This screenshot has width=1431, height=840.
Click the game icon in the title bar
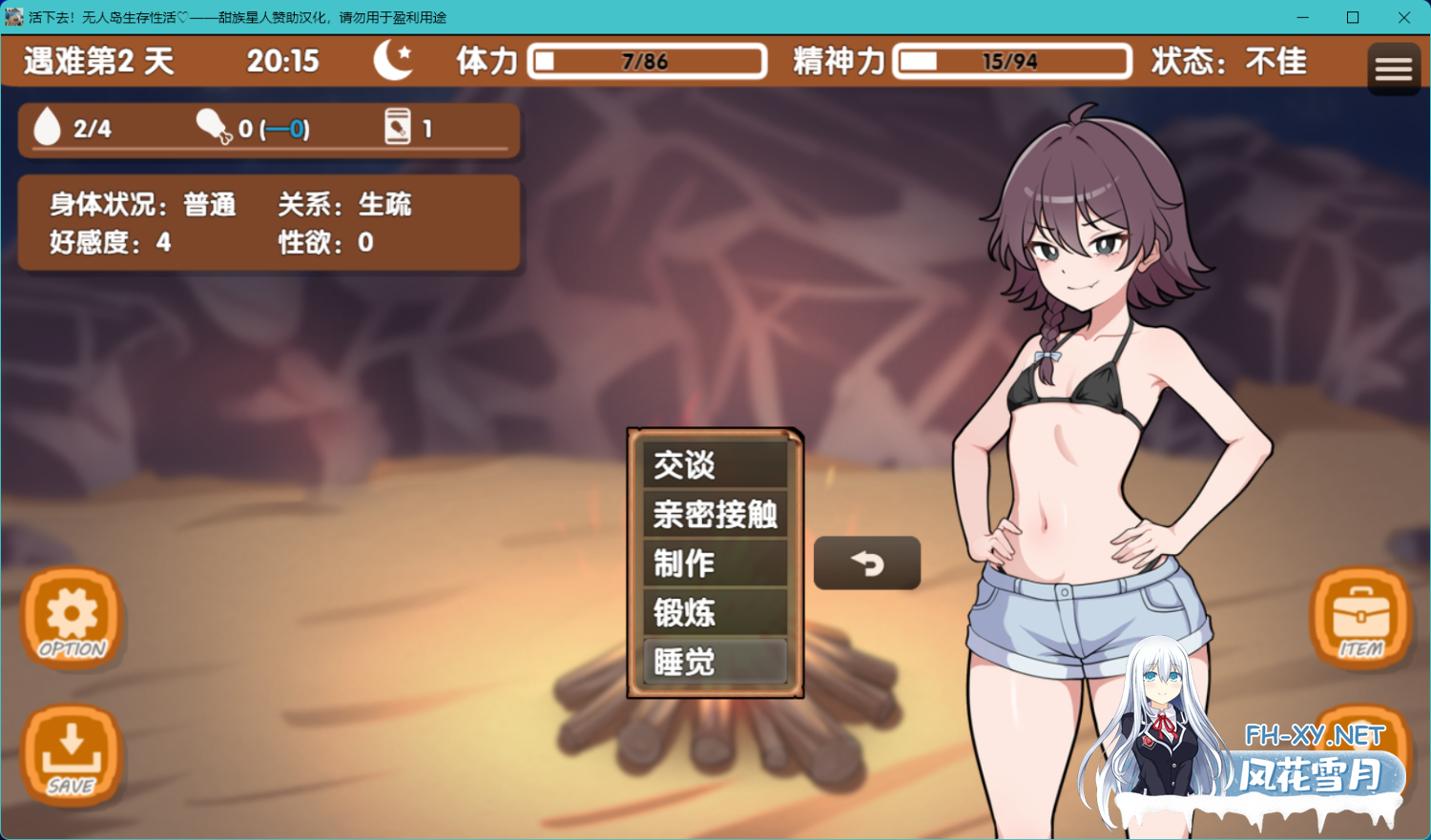click(x=14, y=16)
